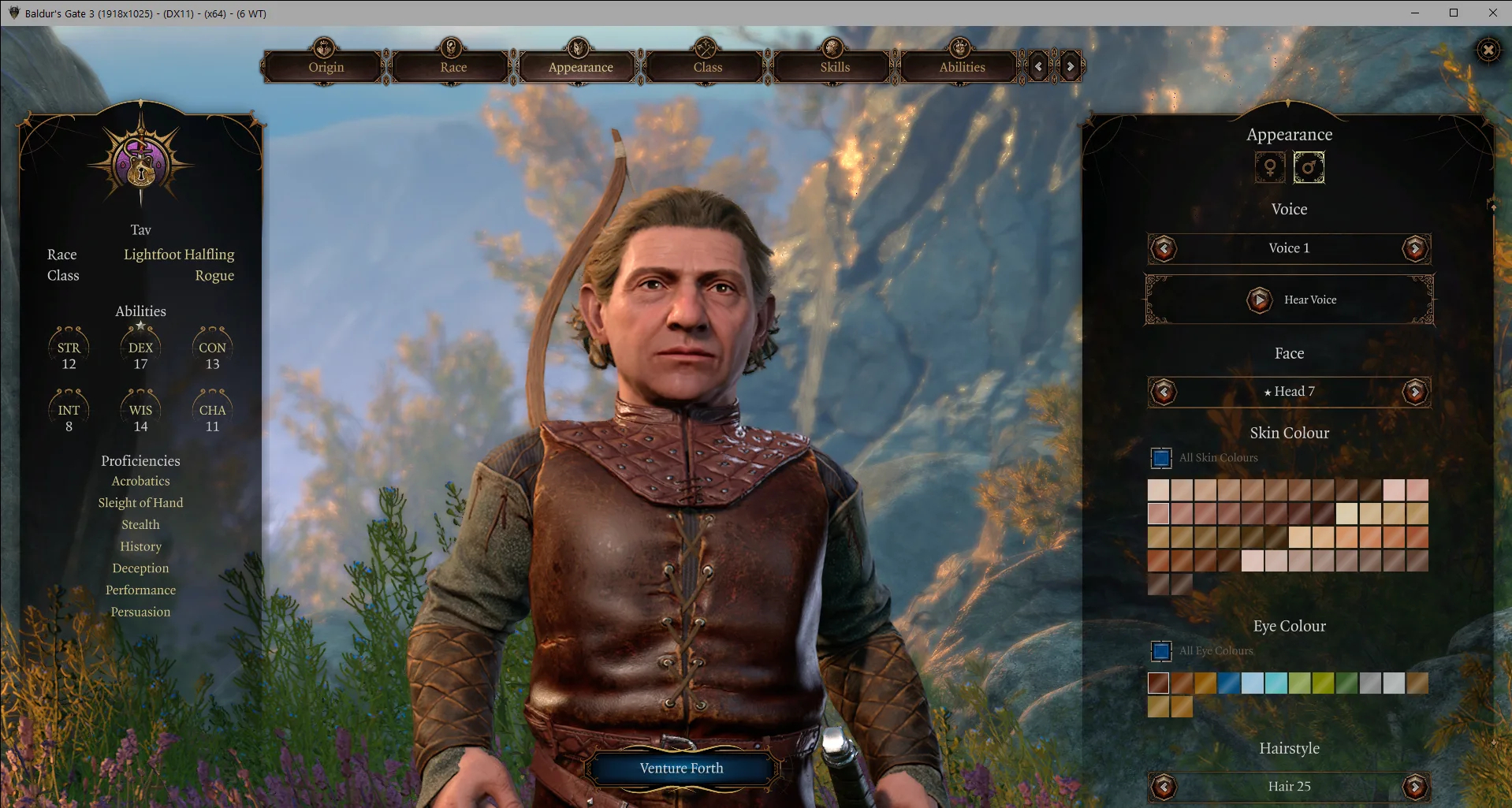The height and width of the screenshot is (808, 1512).
Task: Enable the All Eye Colours checkbox
Action: coord(1161,651)
